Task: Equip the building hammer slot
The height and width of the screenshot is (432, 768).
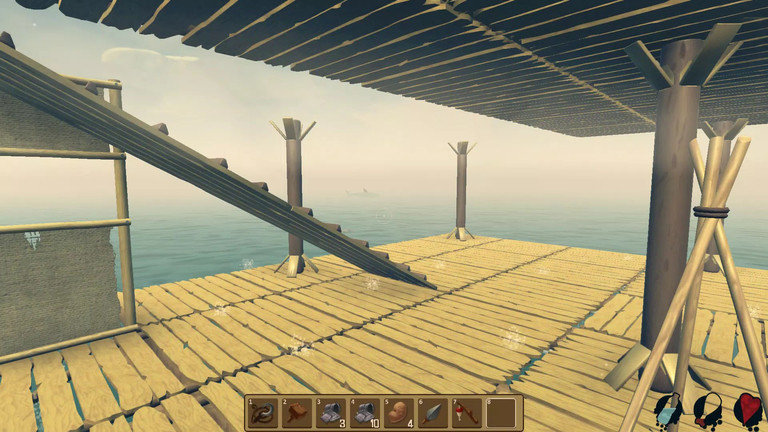Action: [297, 413]
